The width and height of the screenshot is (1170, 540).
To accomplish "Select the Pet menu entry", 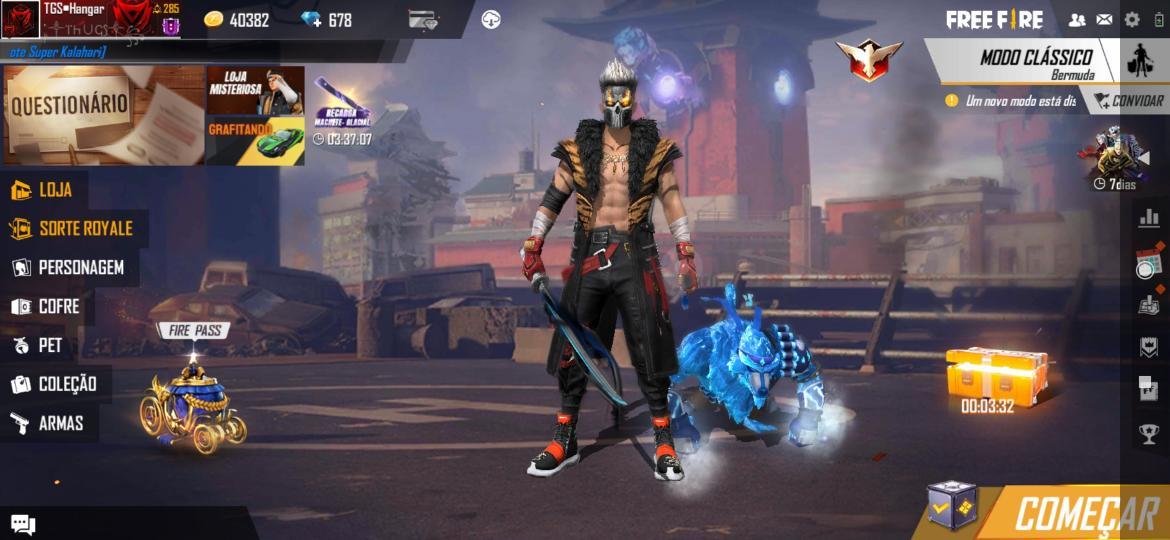I will pyautogui.click(x=40, y=346).
